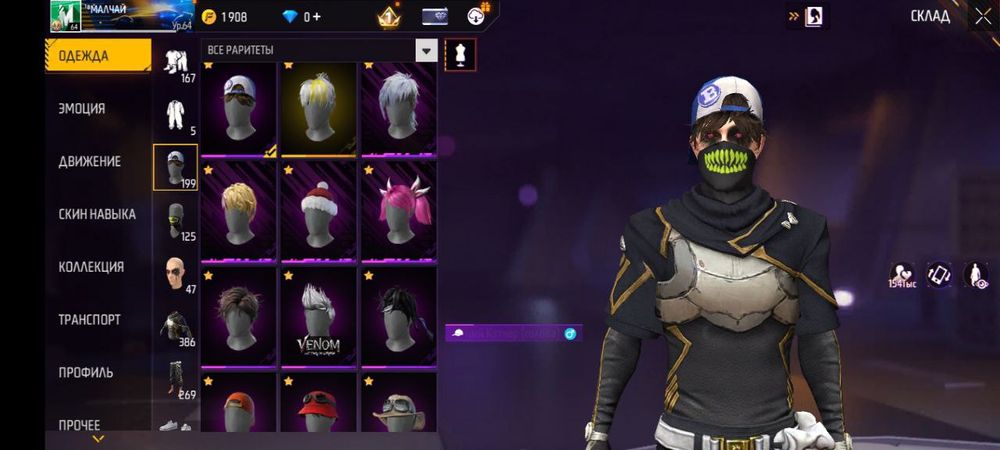Select the ДВИЖЕНИЕ tab
Viewport: 1000px width, 450px height.
click(x=89, y=161)
